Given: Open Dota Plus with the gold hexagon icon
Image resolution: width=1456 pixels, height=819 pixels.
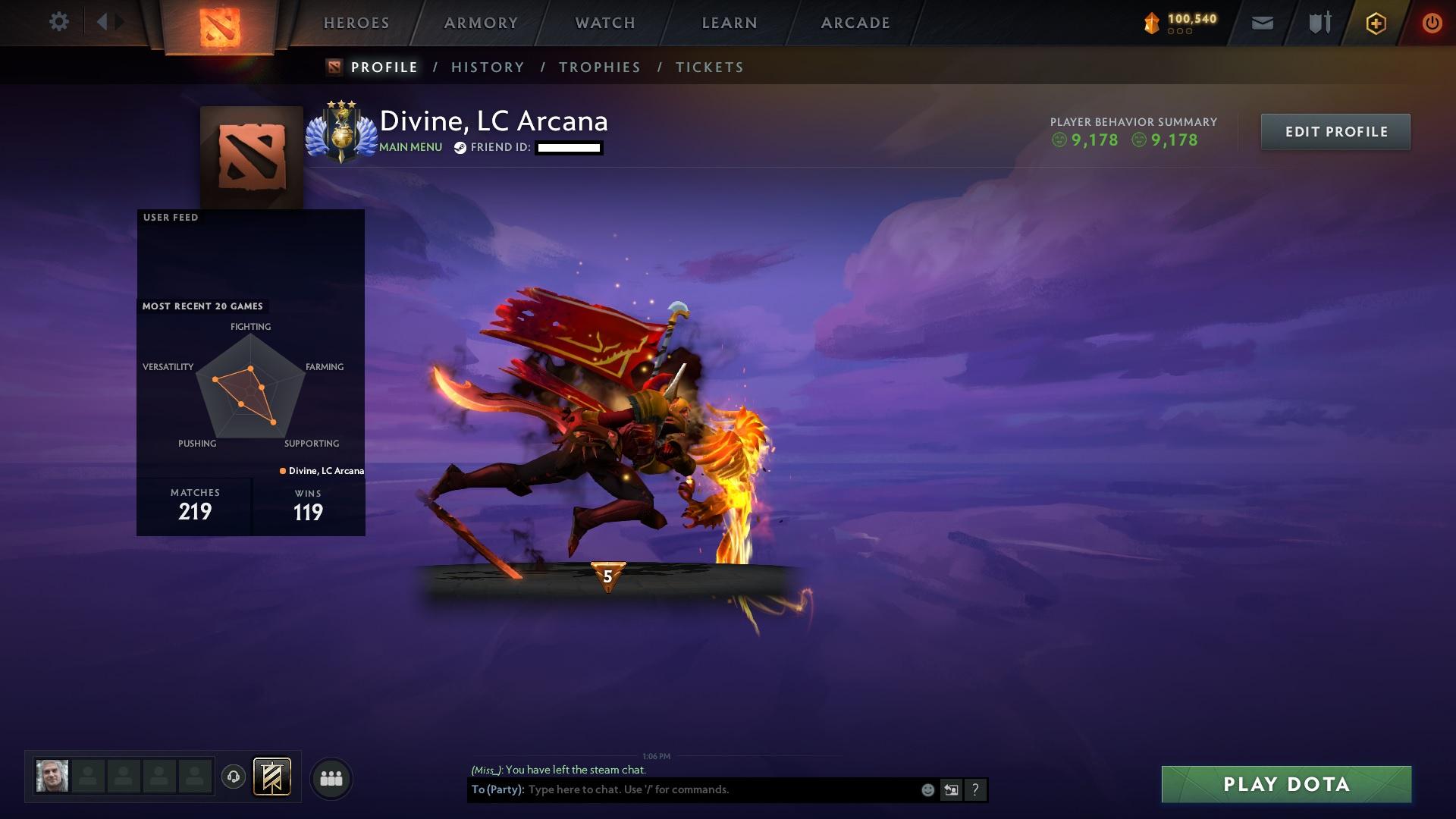Looking at the screenshot, I should 1375,23.
